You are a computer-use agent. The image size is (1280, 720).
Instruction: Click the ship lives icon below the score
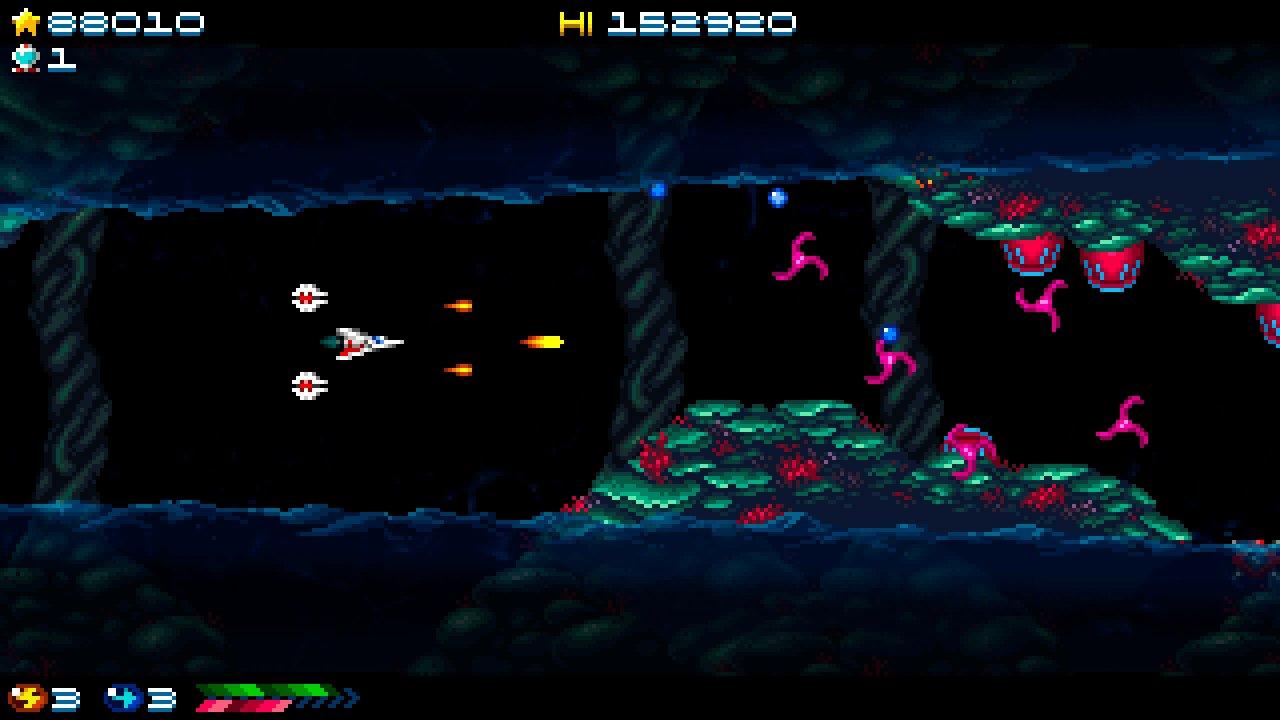pos(27,60)
